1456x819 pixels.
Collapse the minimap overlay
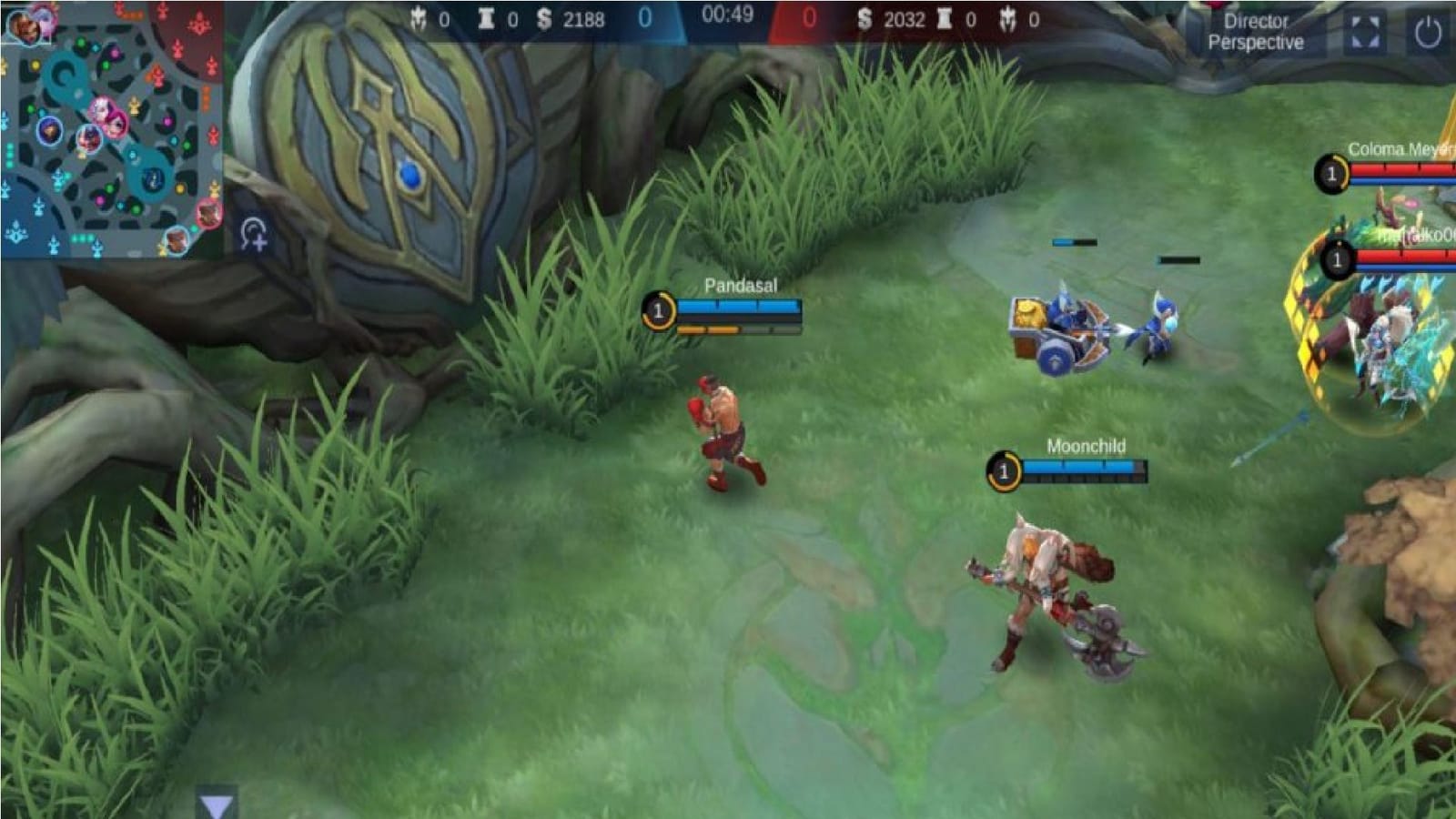(x=109, y=127)
